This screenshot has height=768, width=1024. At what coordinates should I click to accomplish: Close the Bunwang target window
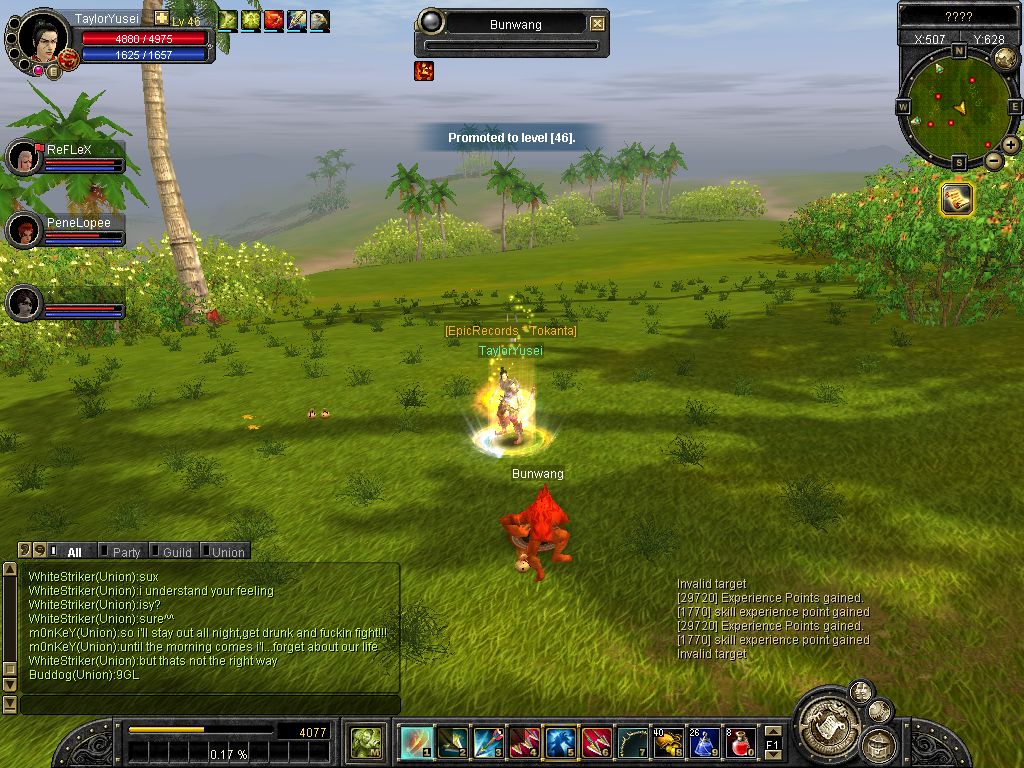[597, 24]
